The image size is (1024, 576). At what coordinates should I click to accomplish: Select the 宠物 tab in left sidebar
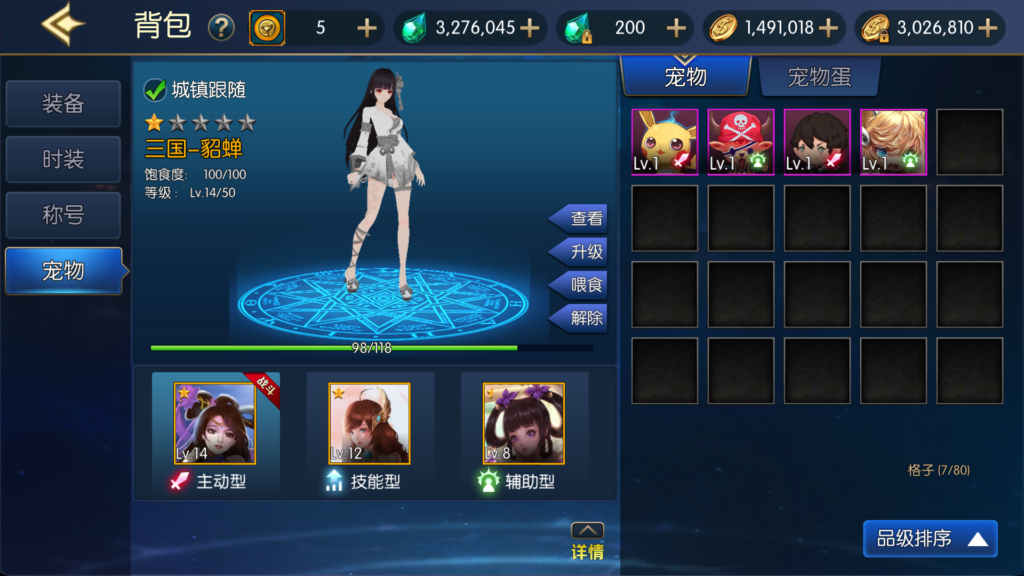63,270
